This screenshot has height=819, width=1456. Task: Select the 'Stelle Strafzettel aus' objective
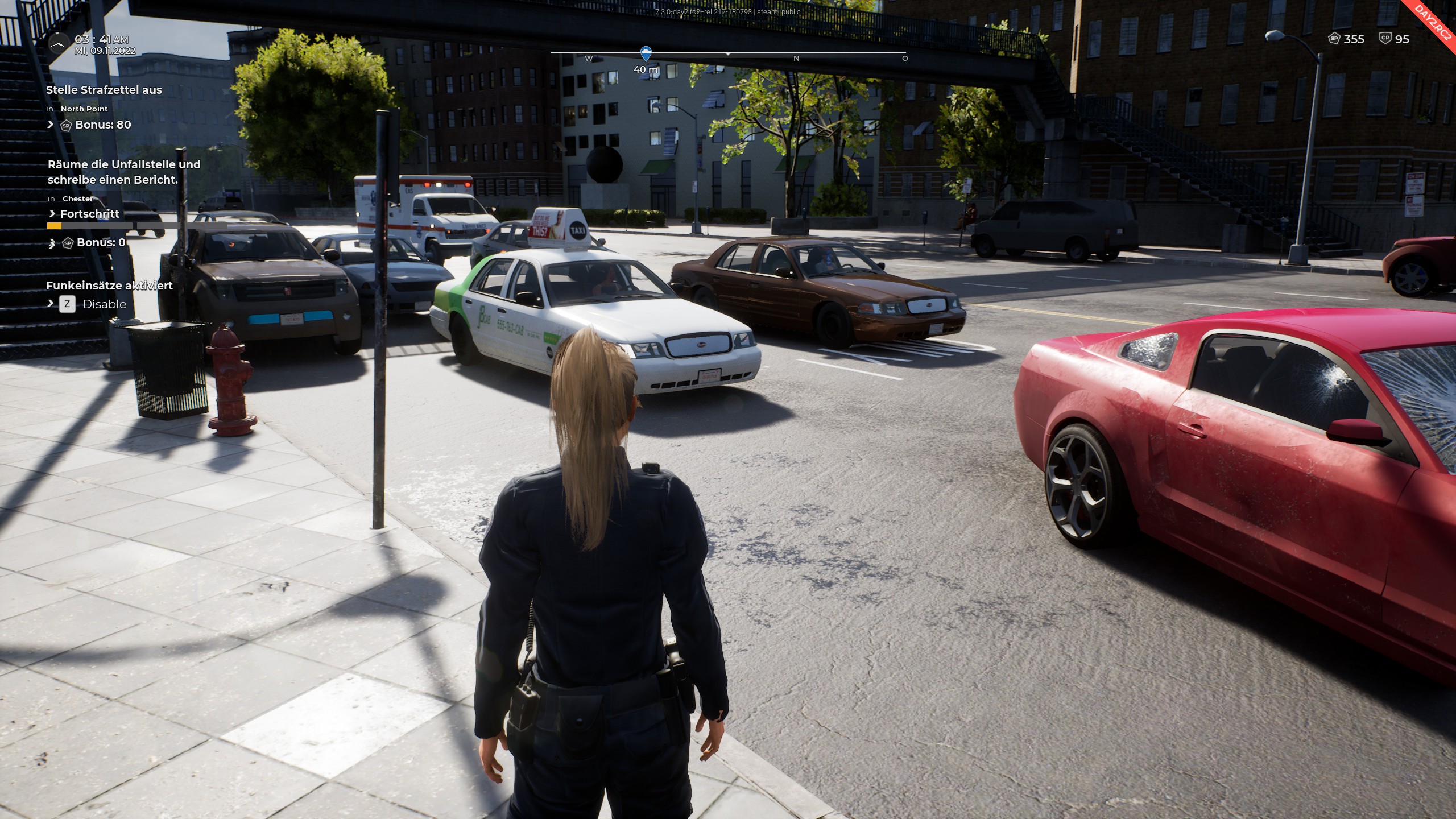click(104, 90)
